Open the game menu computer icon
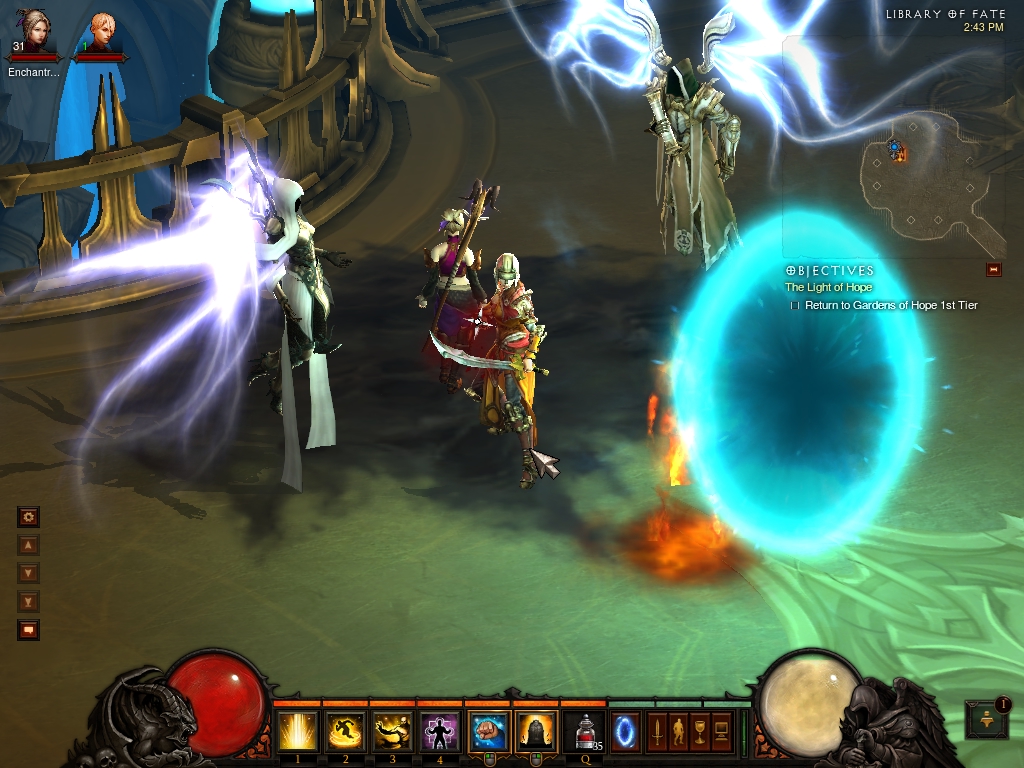1024x768 pixels. click(722, 730)
